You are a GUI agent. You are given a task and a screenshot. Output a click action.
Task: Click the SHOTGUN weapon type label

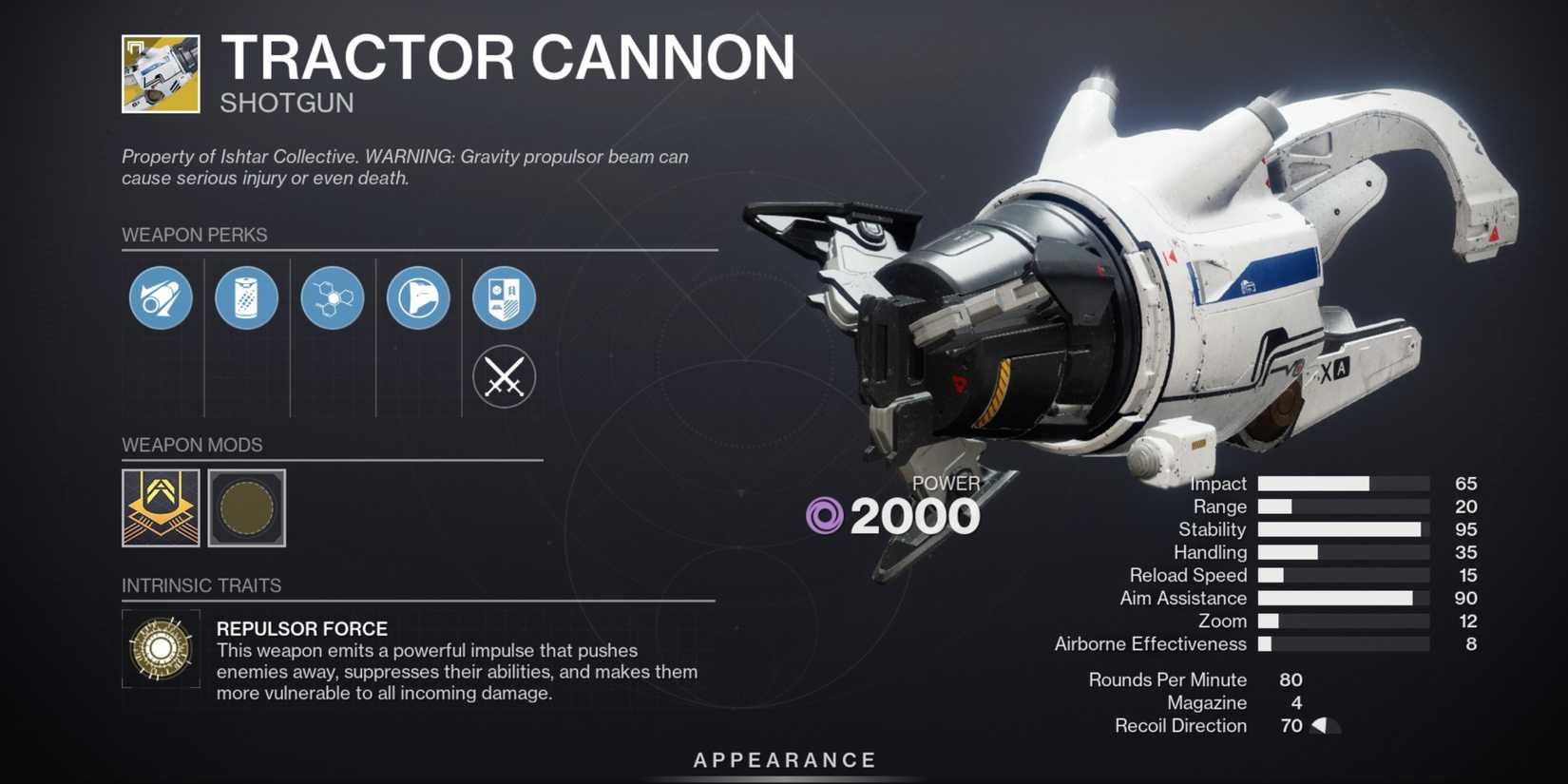click(287, 102)
